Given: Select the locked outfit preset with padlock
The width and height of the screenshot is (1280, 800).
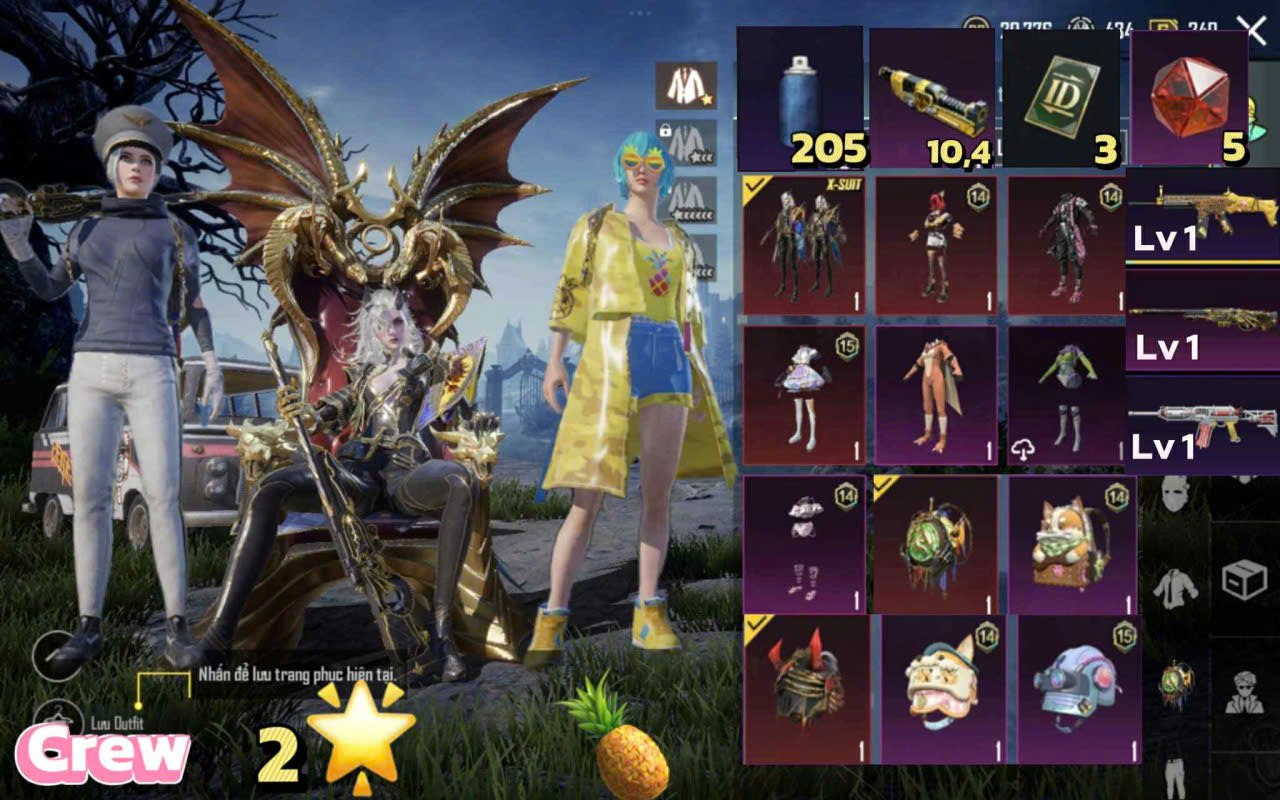Looking at the screenshot, I should pos(686,141).
